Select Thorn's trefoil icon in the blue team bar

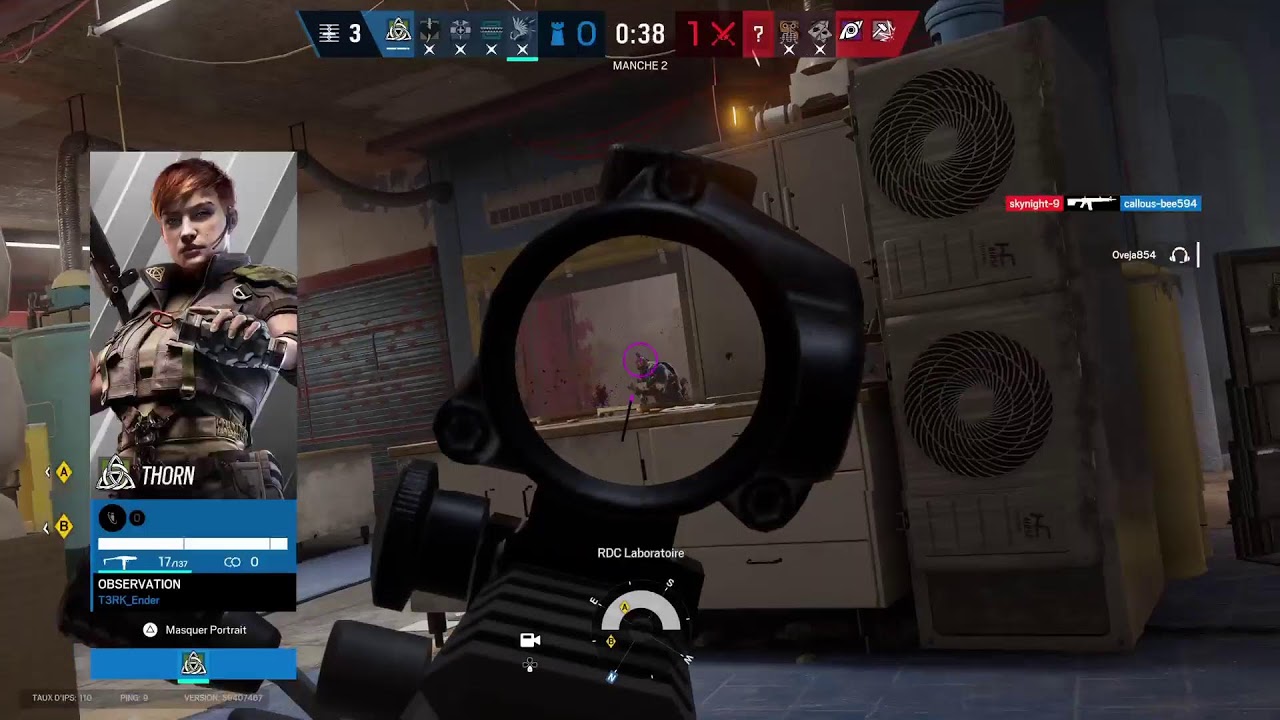pyautogui.click(x=398, y=32)
